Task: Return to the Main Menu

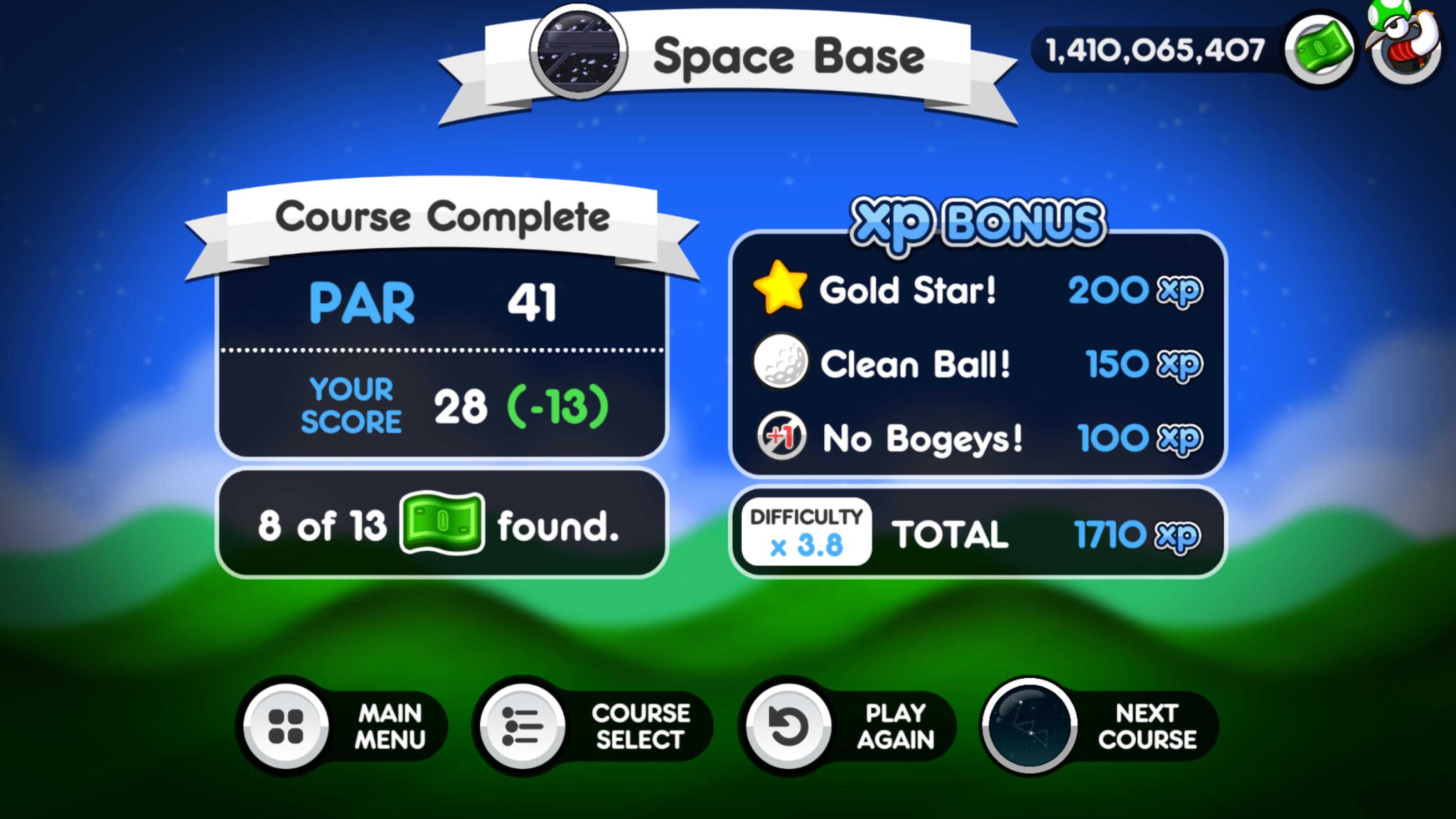Action: click(285, 726)
